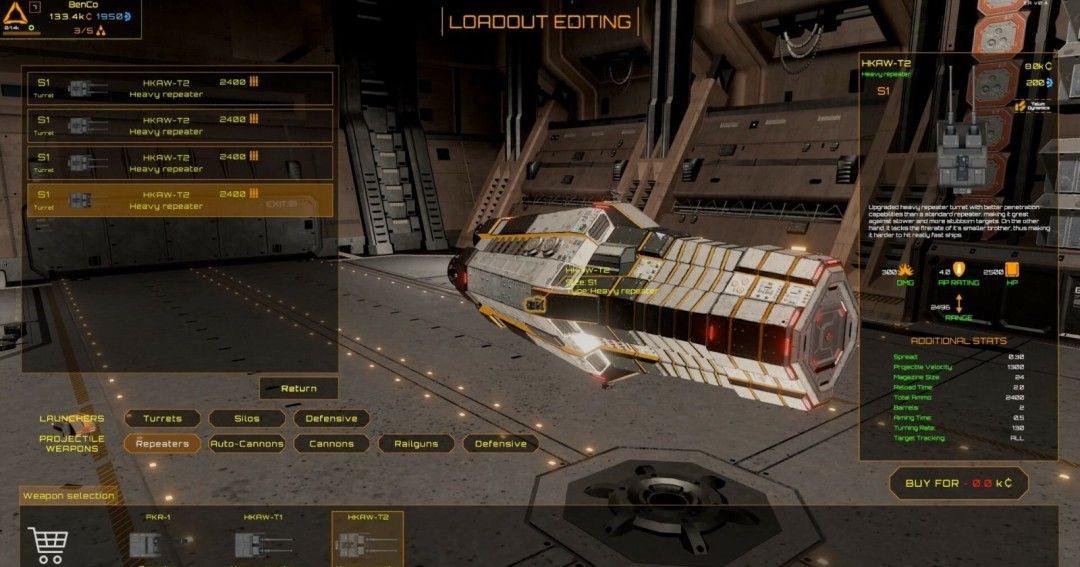Open the Railguns category
Viewport: 1080px width, 567px height.
point(415,443)
